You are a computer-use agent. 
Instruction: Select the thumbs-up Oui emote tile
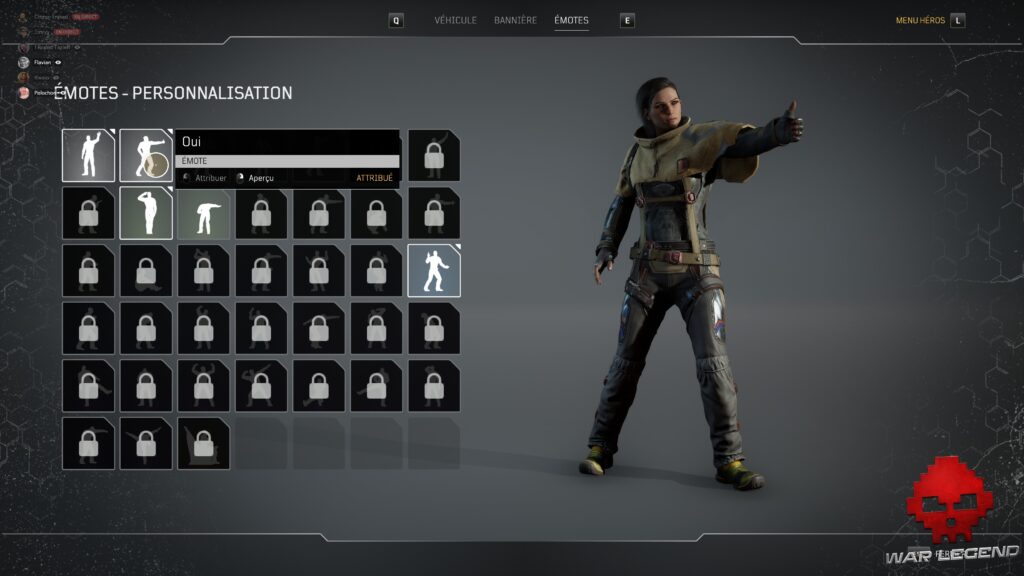click(x=146, y=155)
